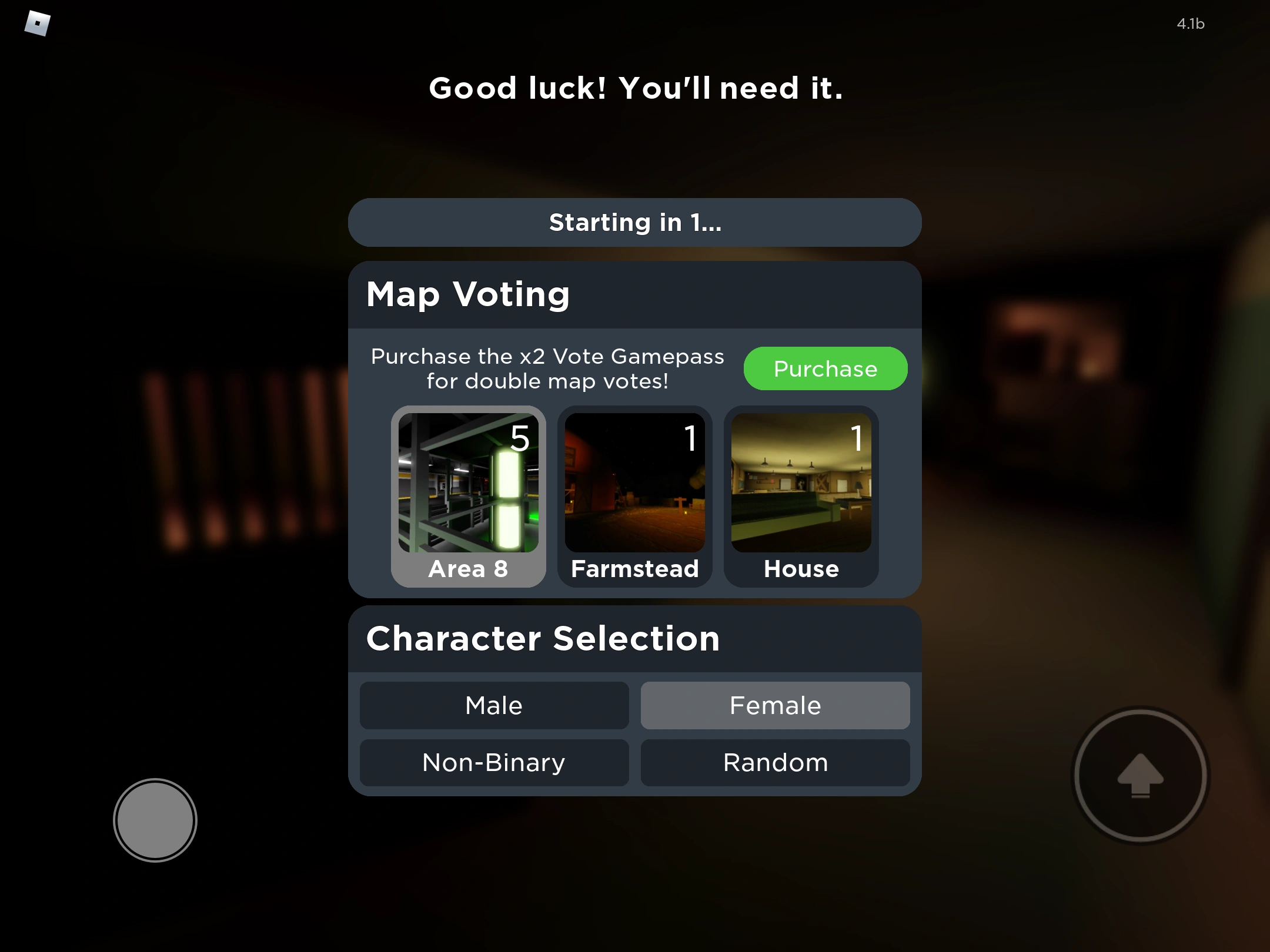The height and width of the screenshot is (952, 1270).
Task: Purchase the x2 Vote Gamepass
Action: pos(825,368)
